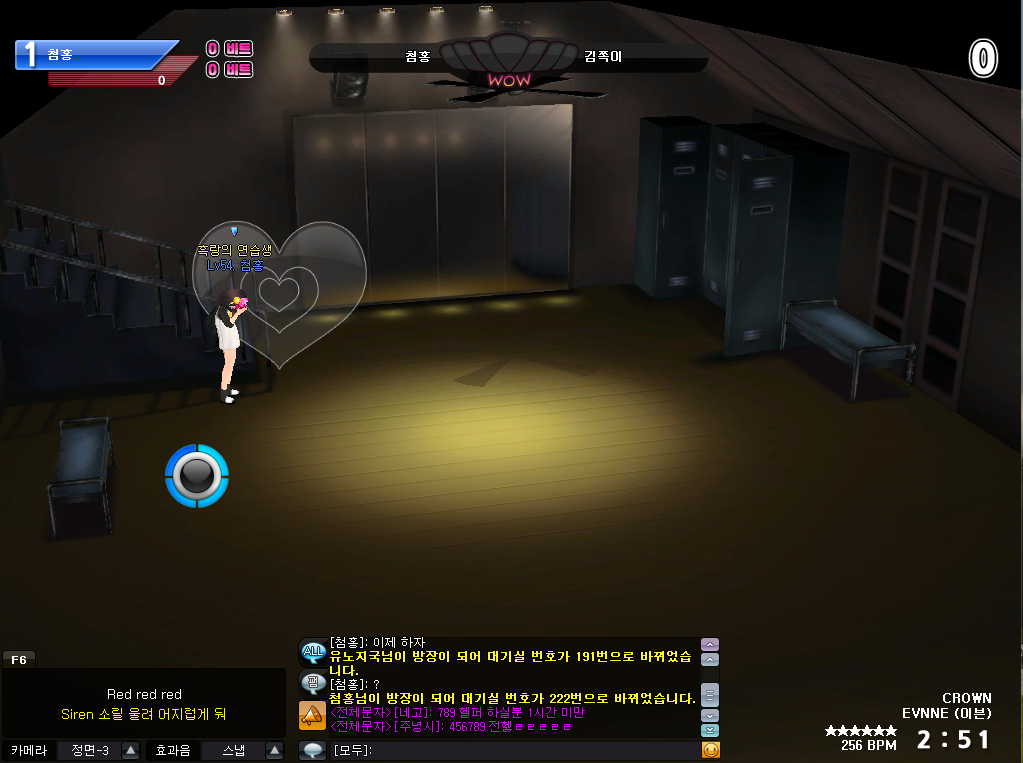Jump chat log to the top
This screenshot has width=1023, height=763.
pos(710,644)
